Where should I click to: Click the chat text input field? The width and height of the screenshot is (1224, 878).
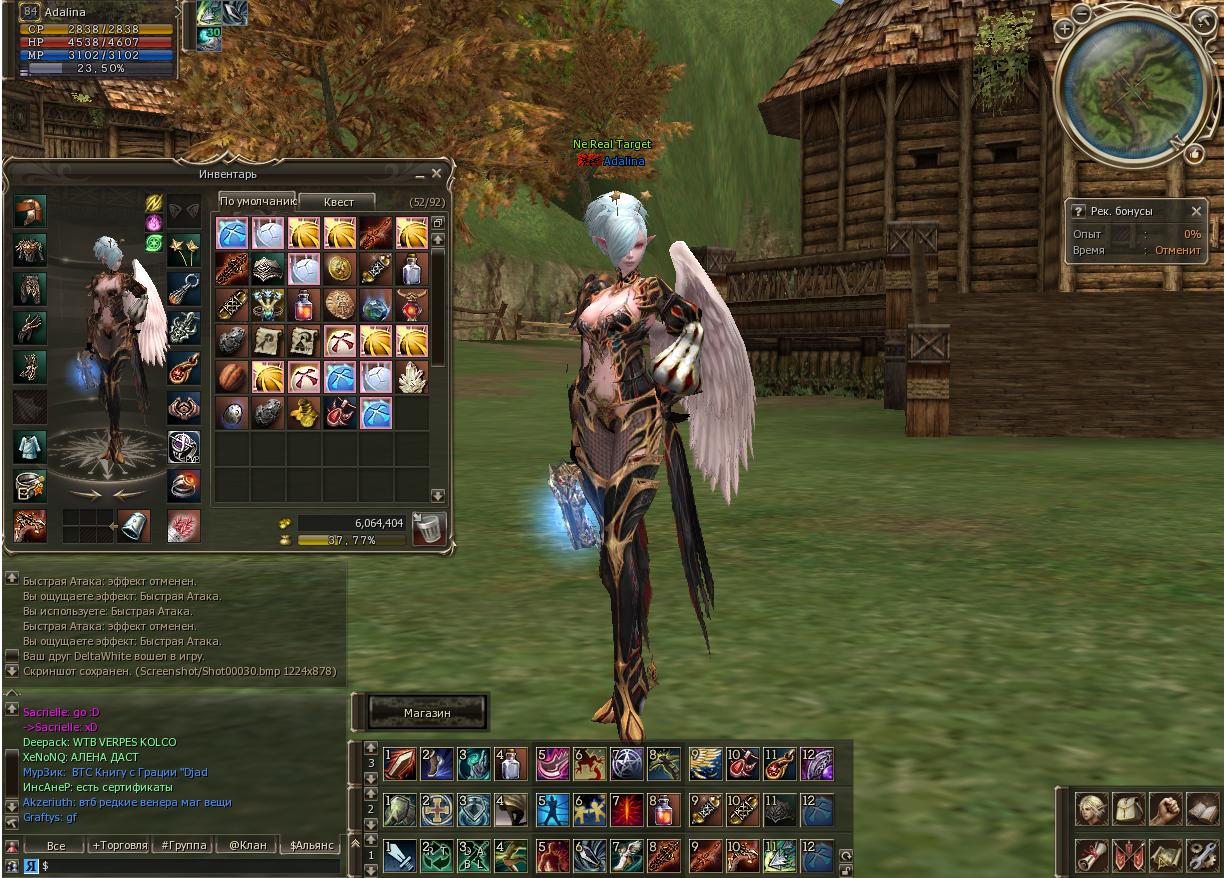coord(180,865)
